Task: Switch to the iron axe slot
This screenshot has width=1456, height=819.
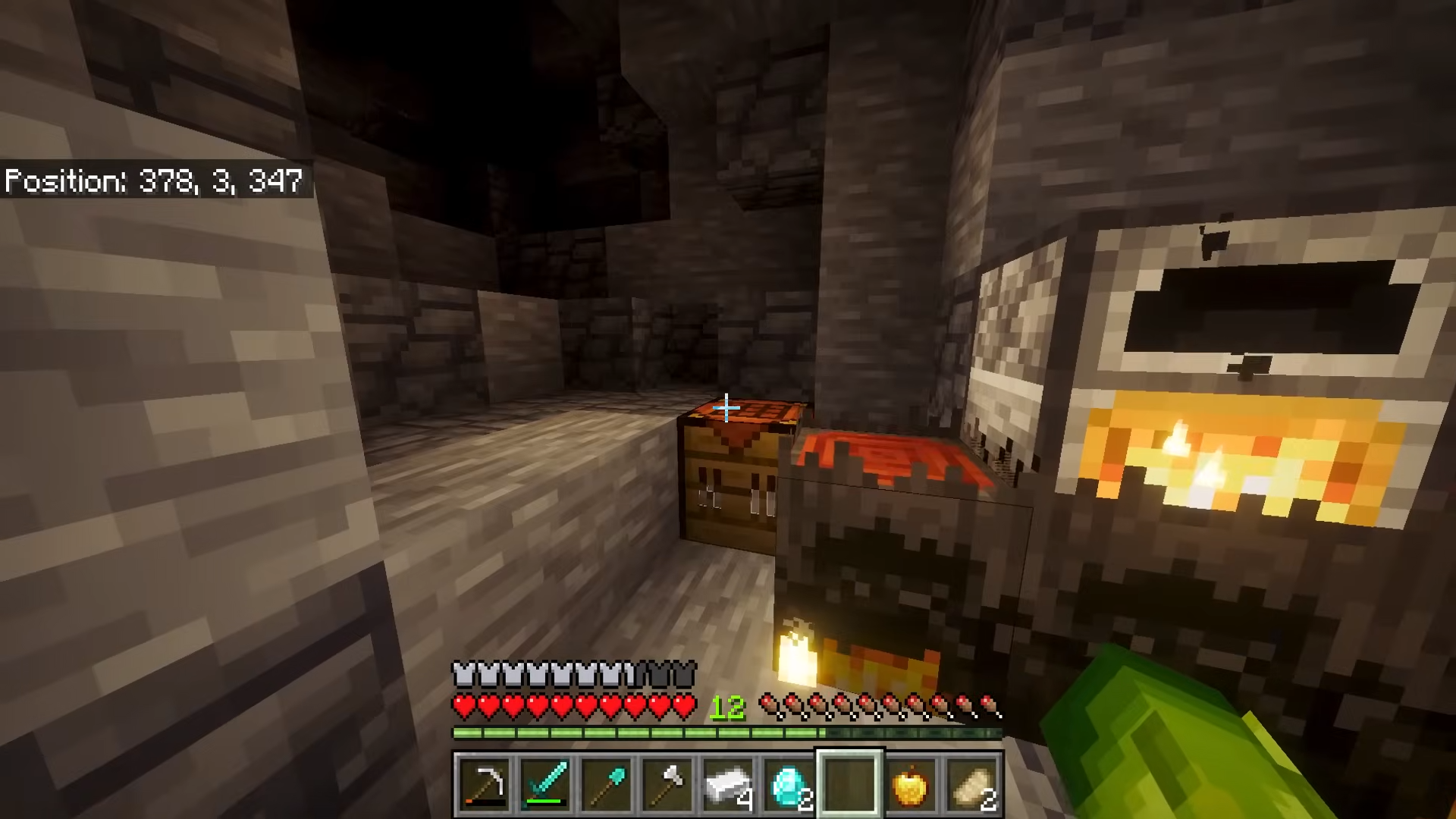Action: [x=667, y=785]
